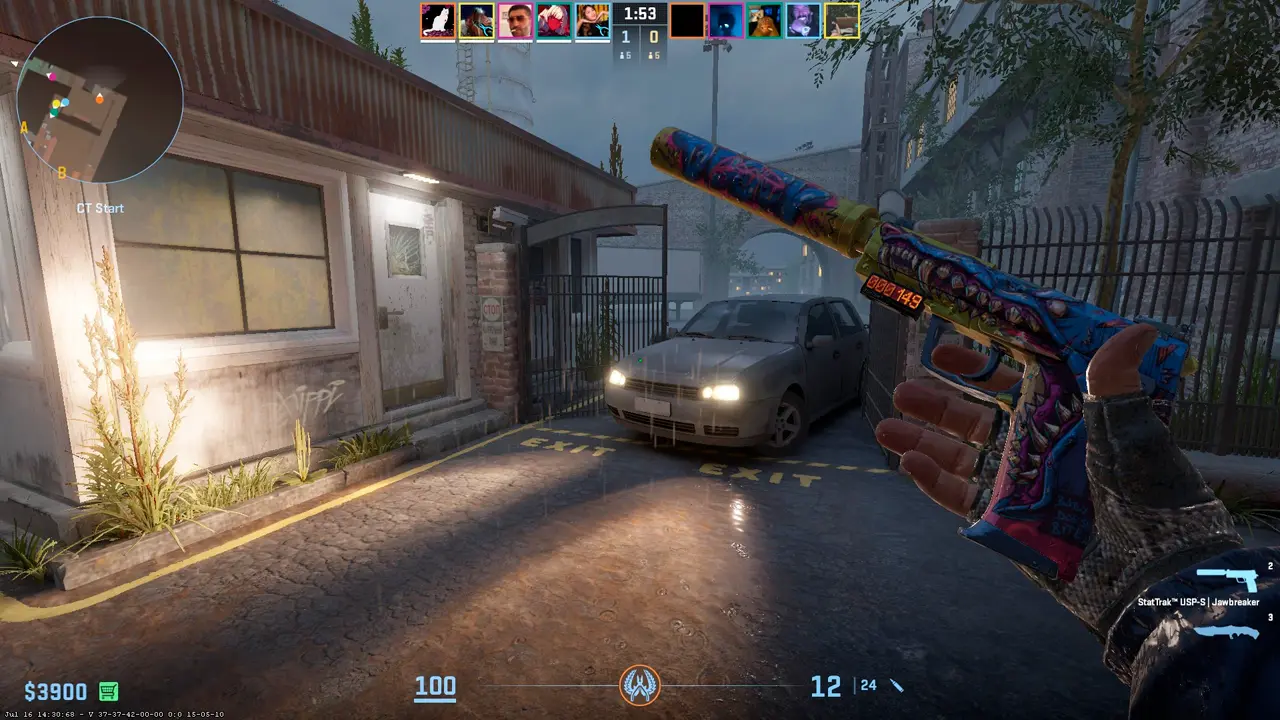
Task: Click the pink player dot on radar
Action: click(52, 76)
